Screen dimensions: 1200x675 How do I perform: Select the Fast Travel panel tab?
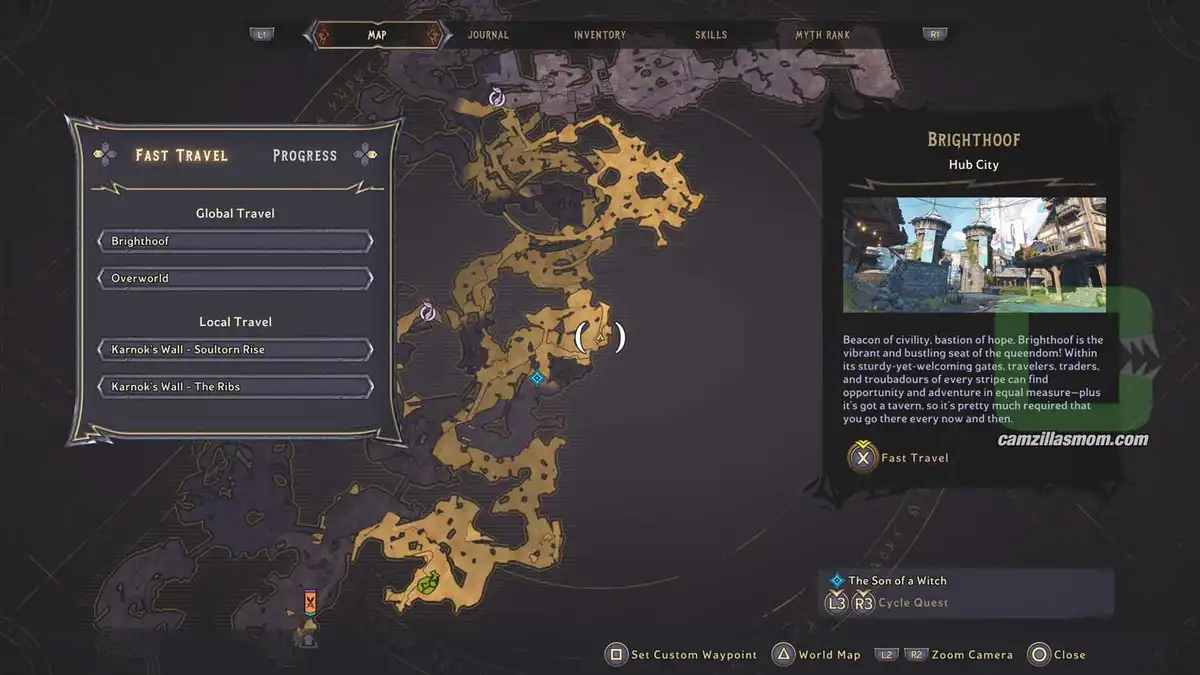[182, 155]
